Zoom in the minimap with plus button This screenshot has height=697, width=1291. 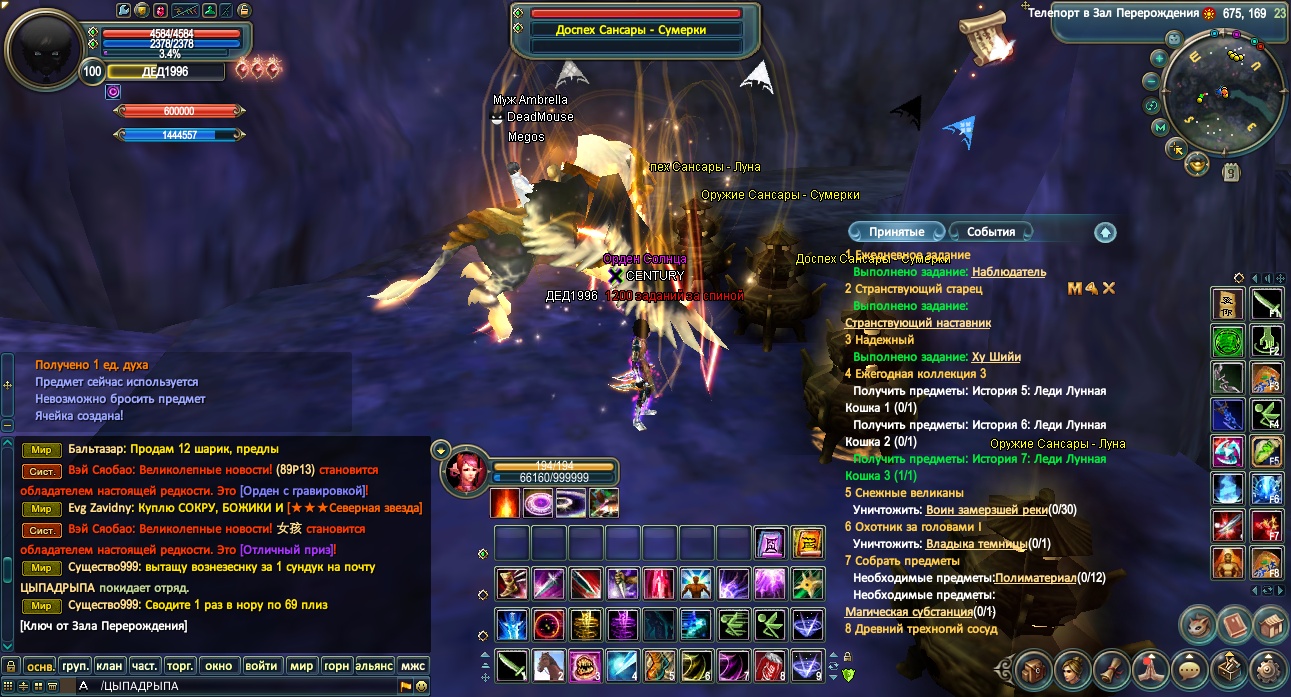(x=1159, y=58)
